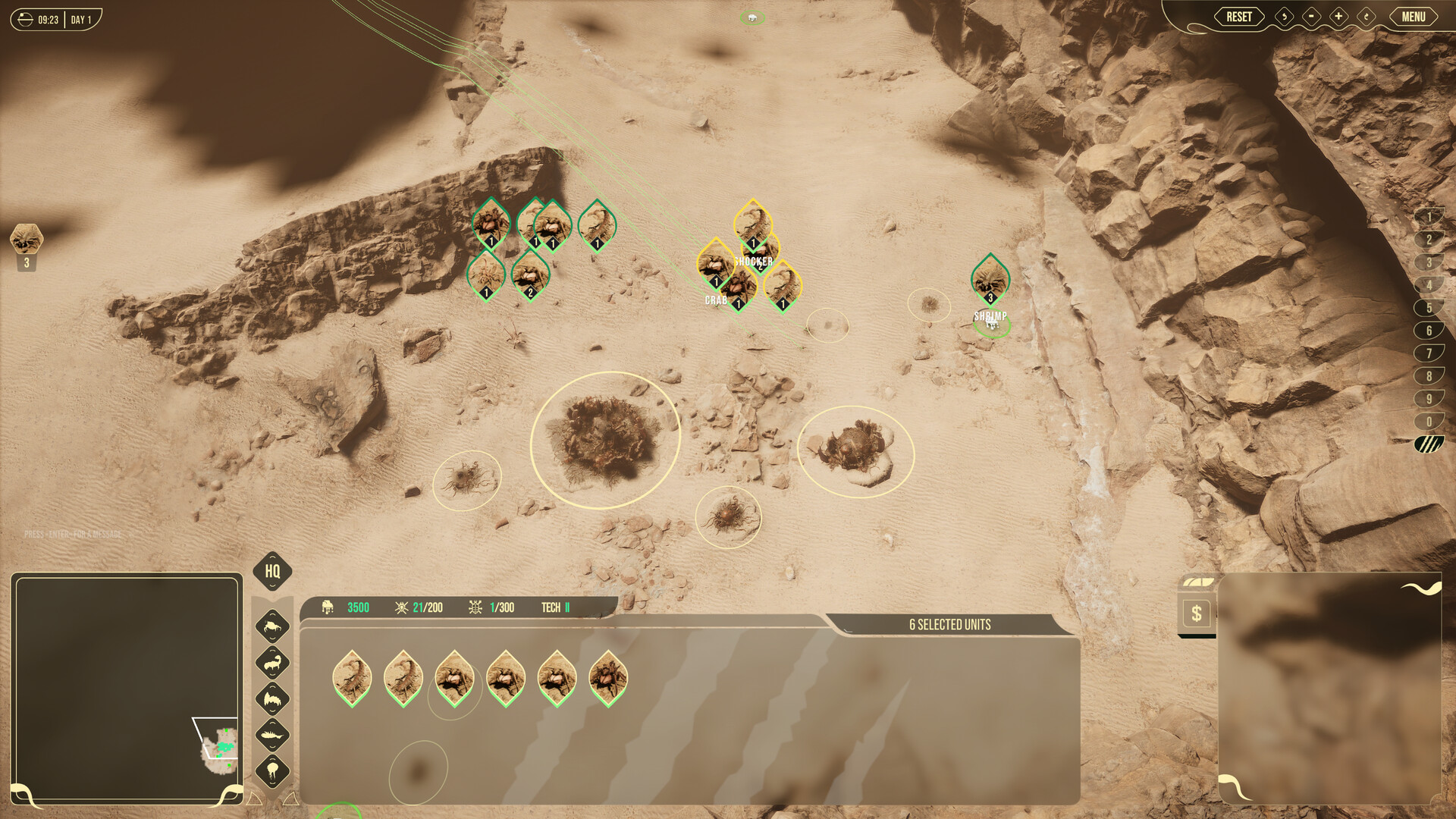Select the spider portrait in selected units
Image resolution: width=1456 pixels, height=819 pixels.
607,677
